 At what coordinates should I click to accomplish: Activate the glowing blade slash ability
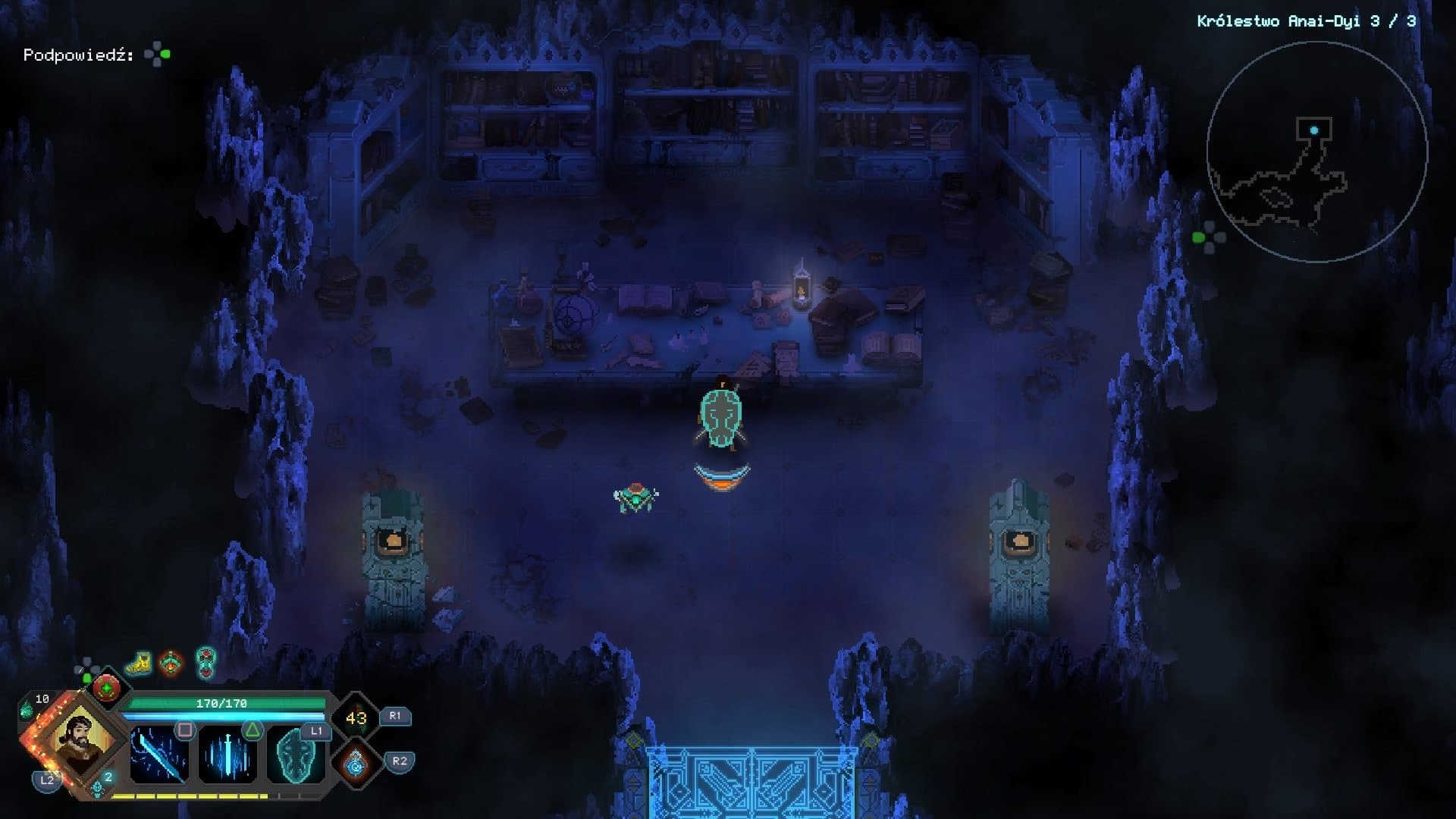[x=158, y=755]
